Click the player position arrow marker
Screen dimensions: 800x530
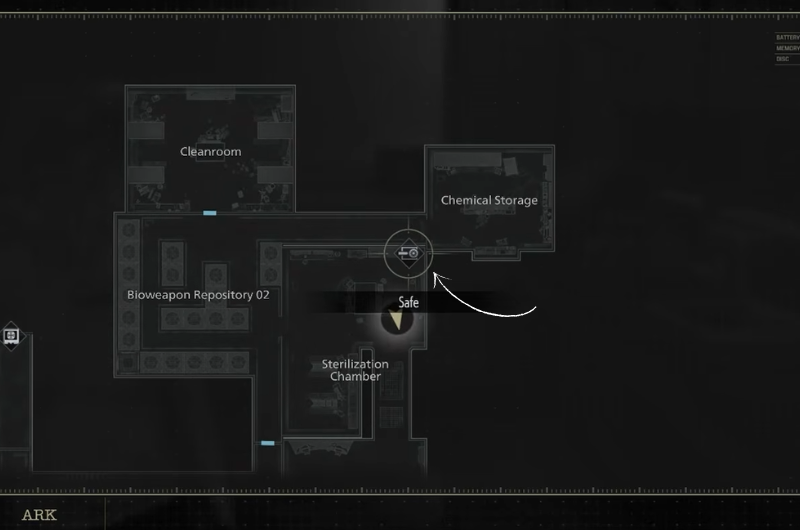[398, 320]
